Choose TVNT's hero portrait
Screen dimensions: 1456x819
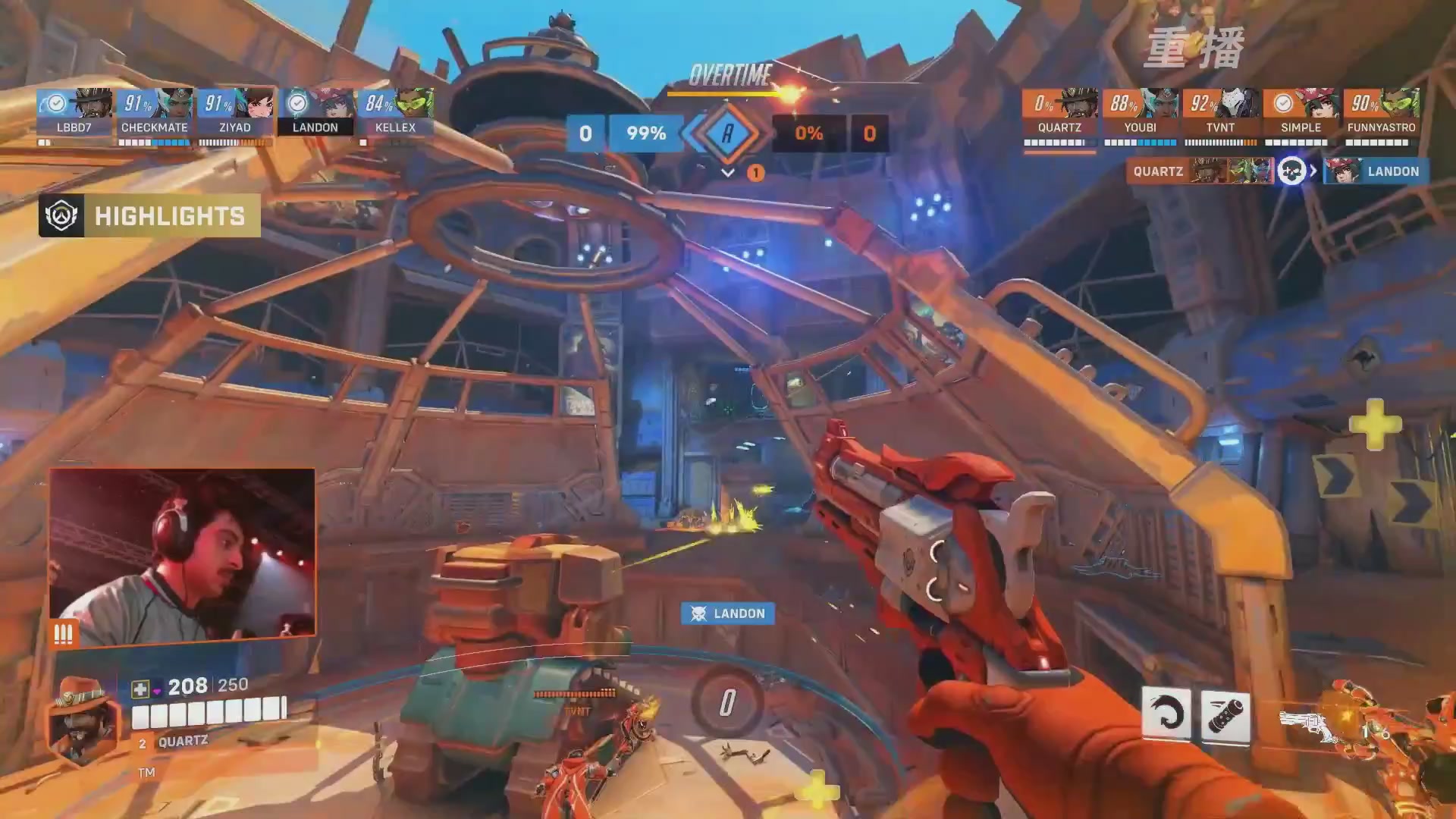tap(1240, 104)
